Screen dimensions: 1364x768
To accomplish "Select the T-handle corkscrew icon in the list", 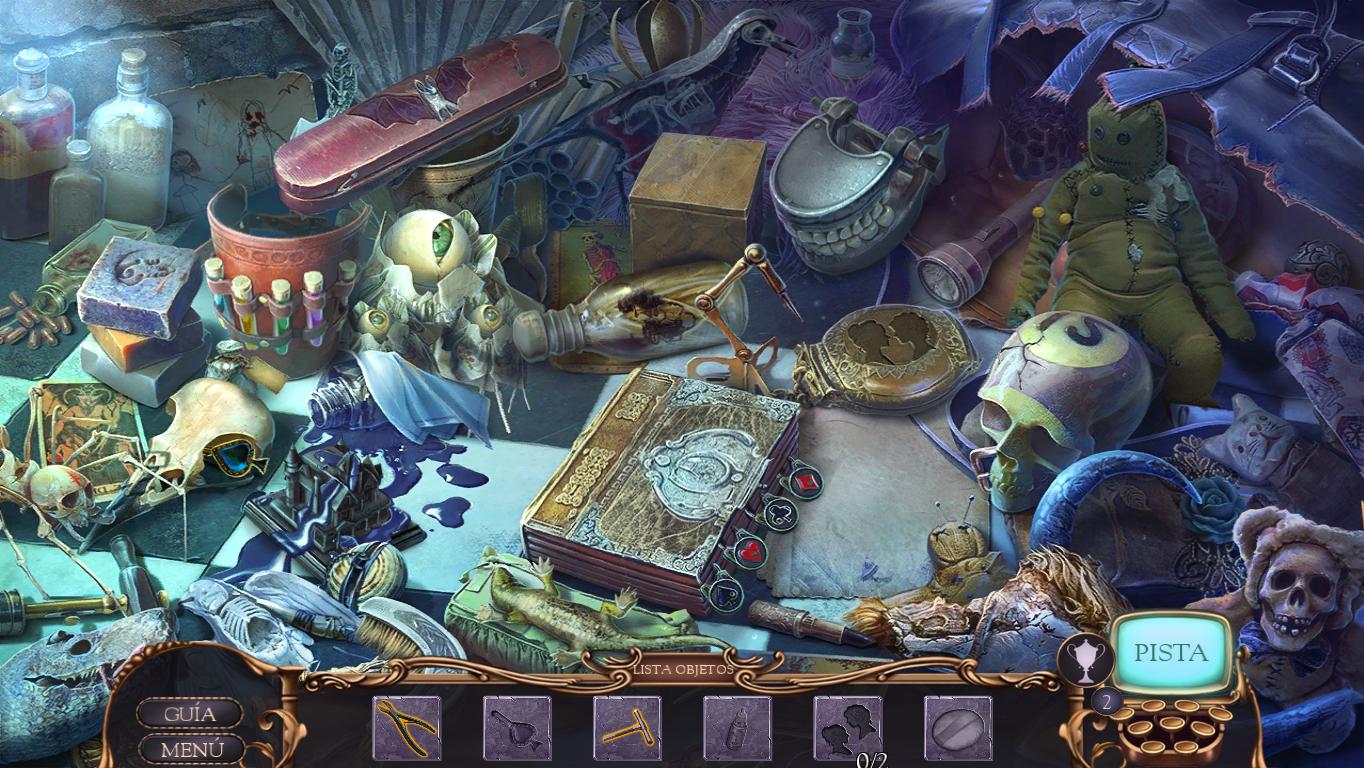I will 627,729.
